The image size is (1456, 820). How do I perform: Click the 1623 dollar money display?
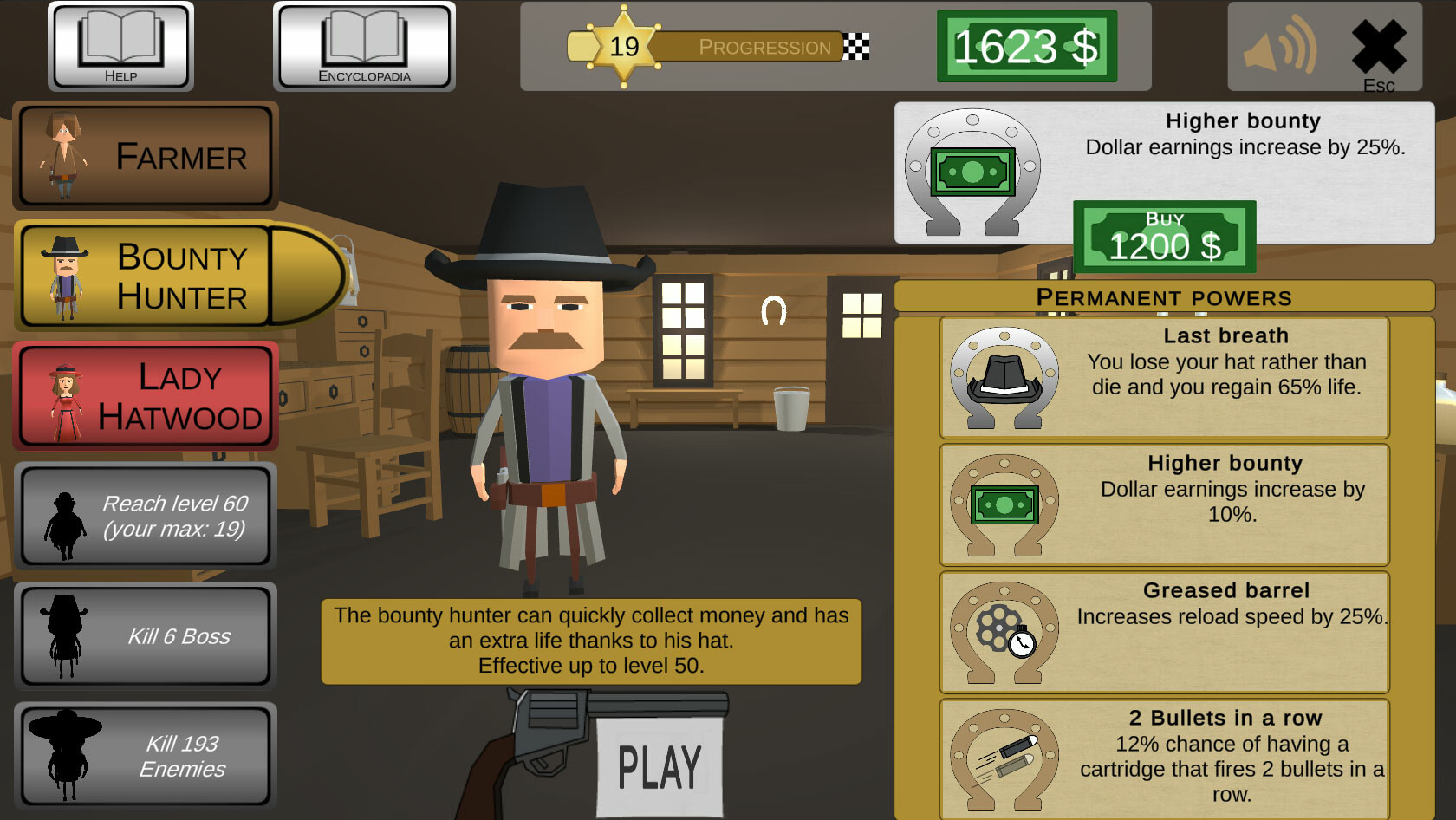tap(1026, 47)
